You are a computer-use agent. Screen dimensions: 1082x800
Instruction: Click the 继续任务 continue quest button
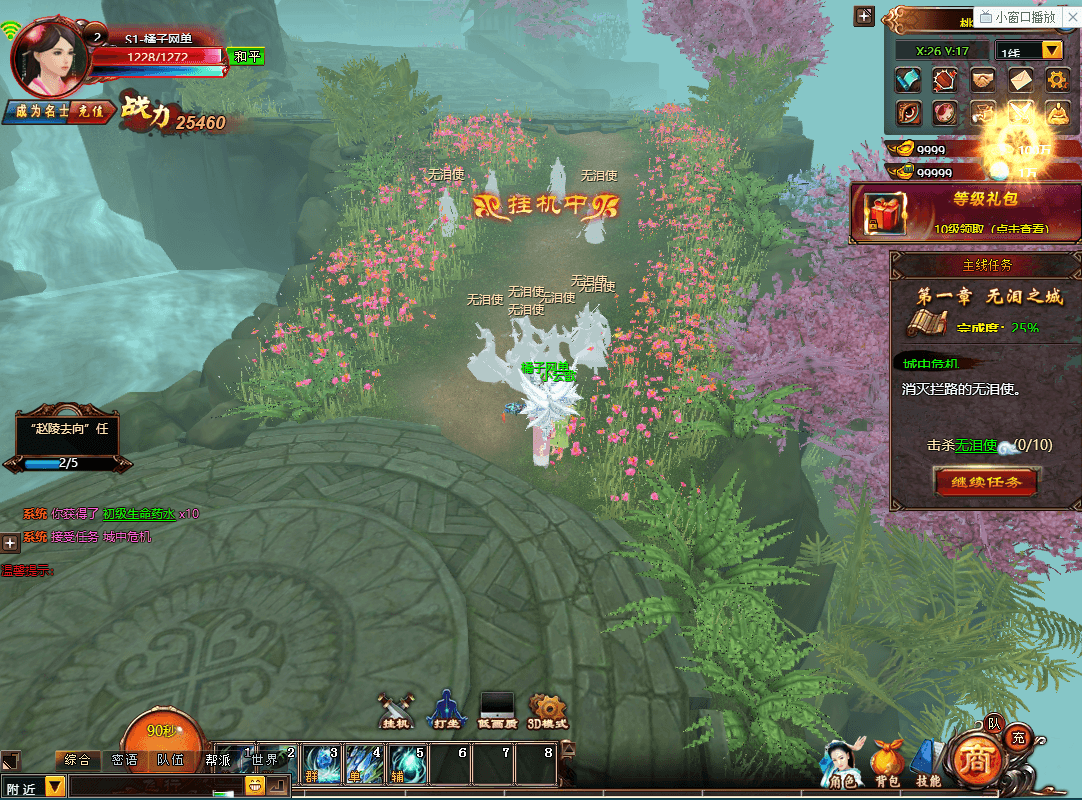(985, 482)
